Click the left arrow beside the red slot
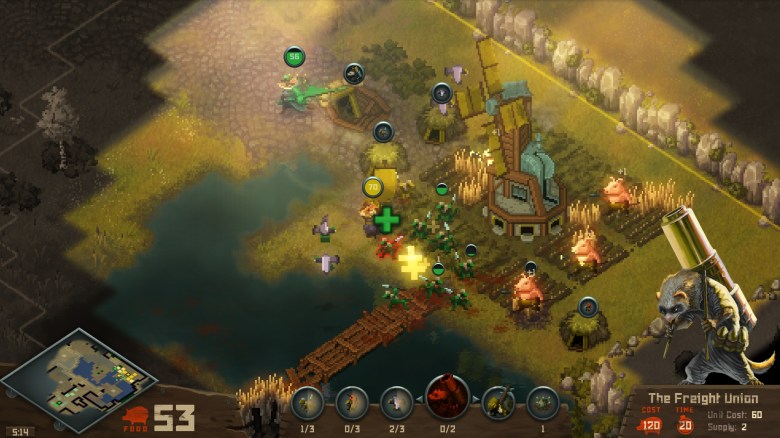 tap(422, 399)
